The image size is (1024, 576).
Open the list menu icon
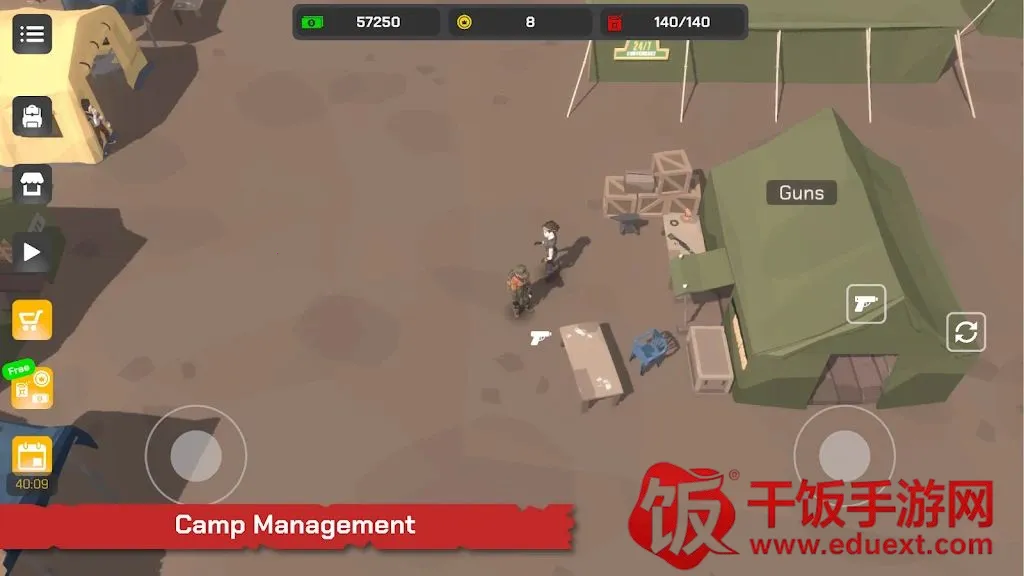[x=32, y=35]
